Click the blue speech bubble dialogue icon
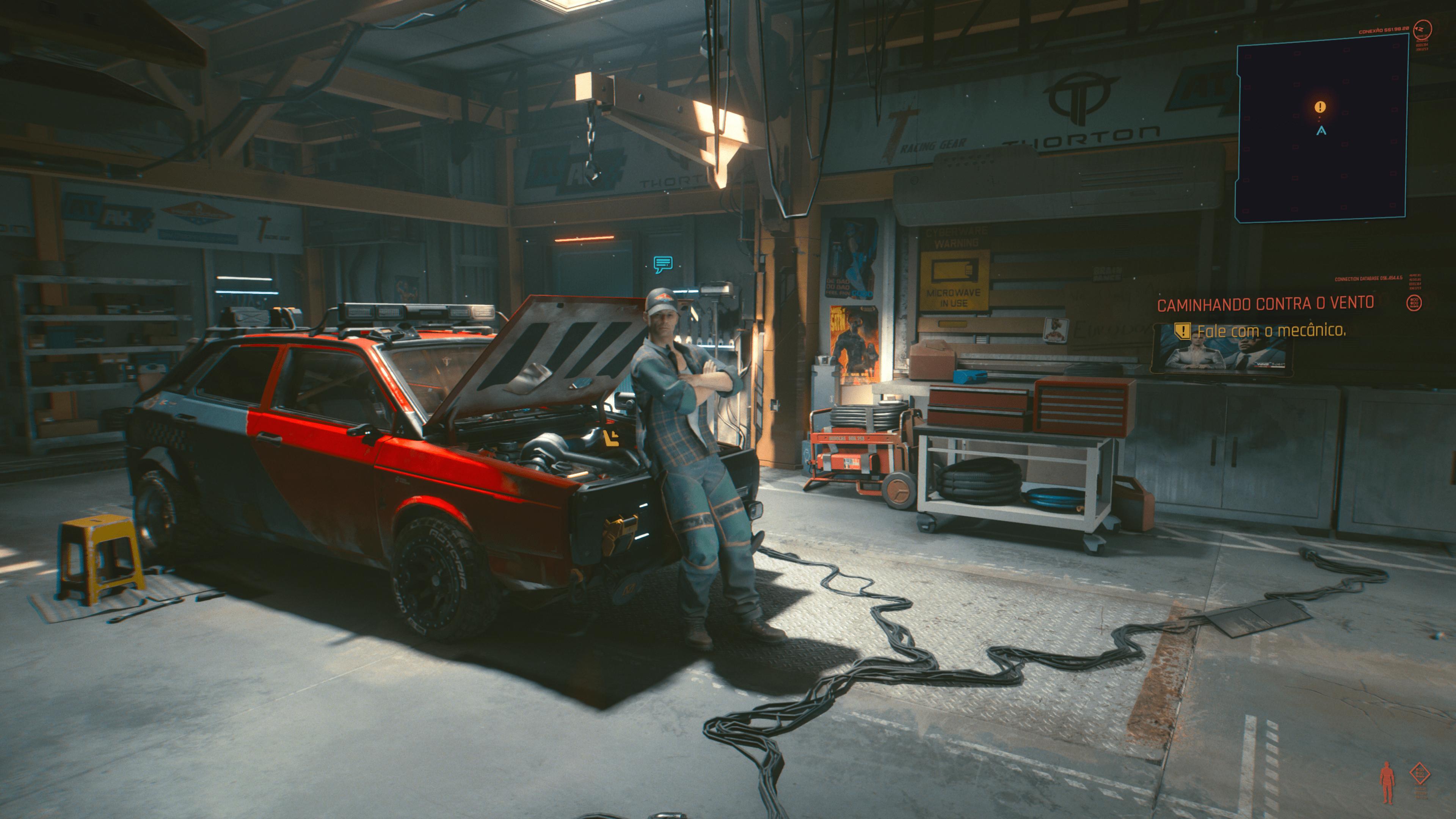The width and height of the screenshot is (1456, 819). pyautogui.click(x=662, y=264)
